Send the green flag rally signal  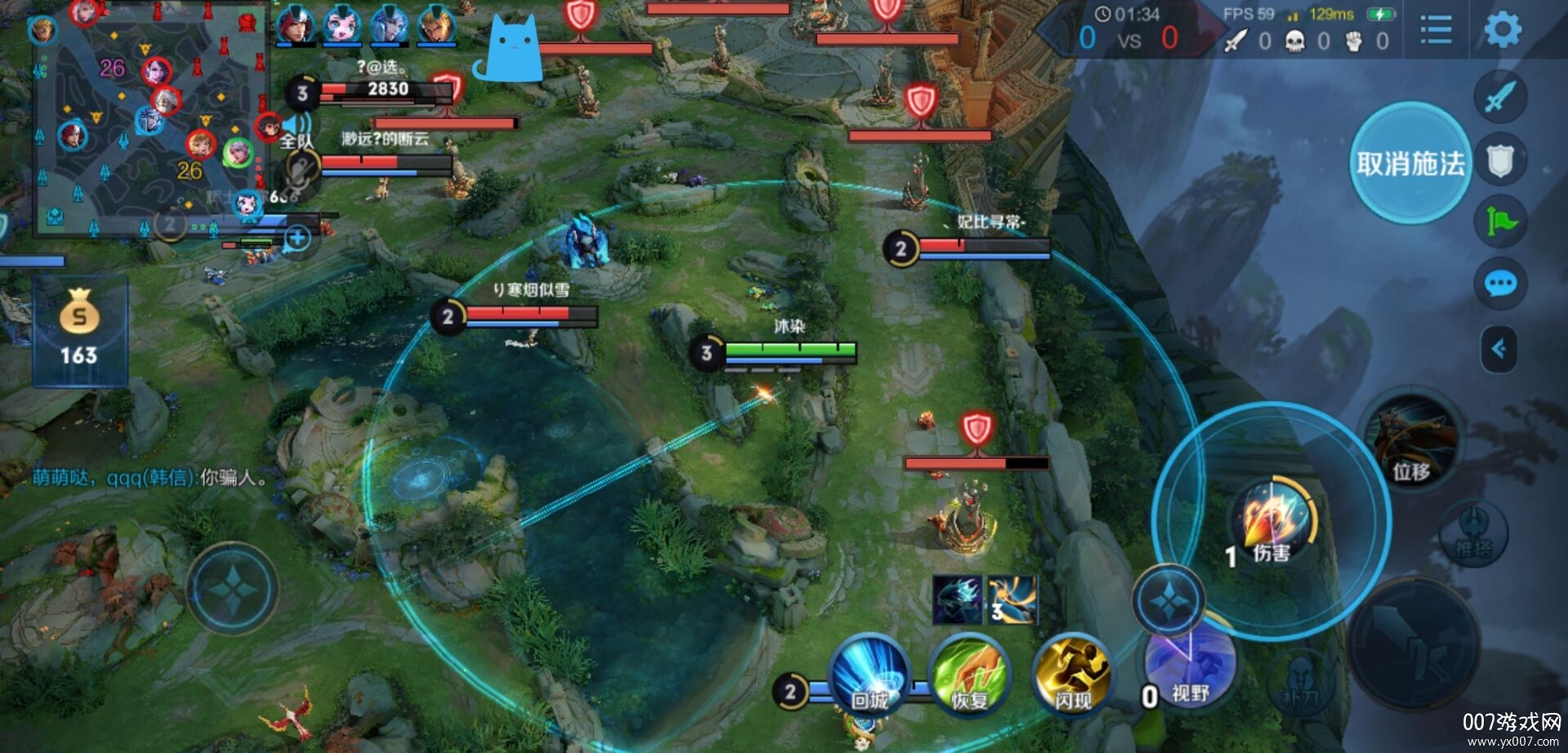coord(1500,221)
